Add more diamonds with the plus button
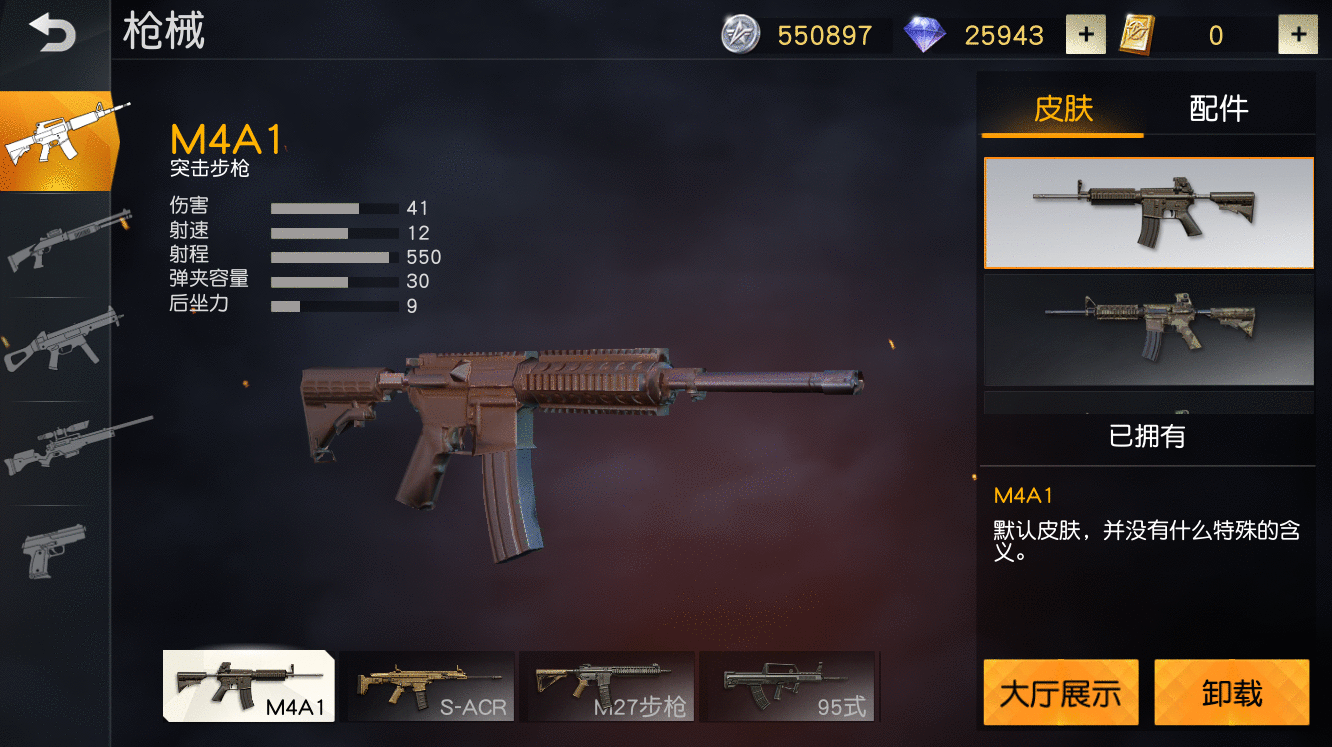Screen dimensions: 1332x747 point(1085,36)
